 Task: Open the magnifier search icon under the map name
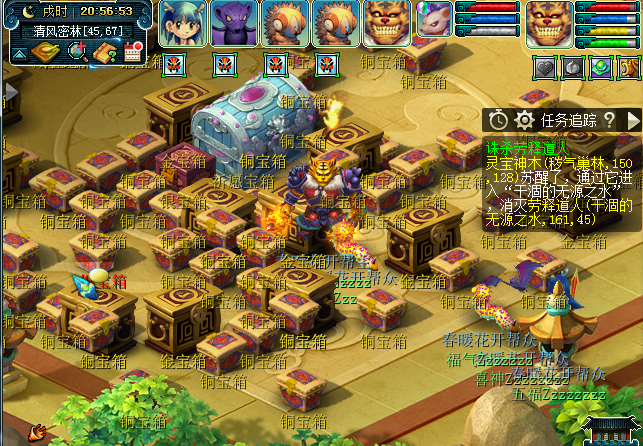[76, 51]
